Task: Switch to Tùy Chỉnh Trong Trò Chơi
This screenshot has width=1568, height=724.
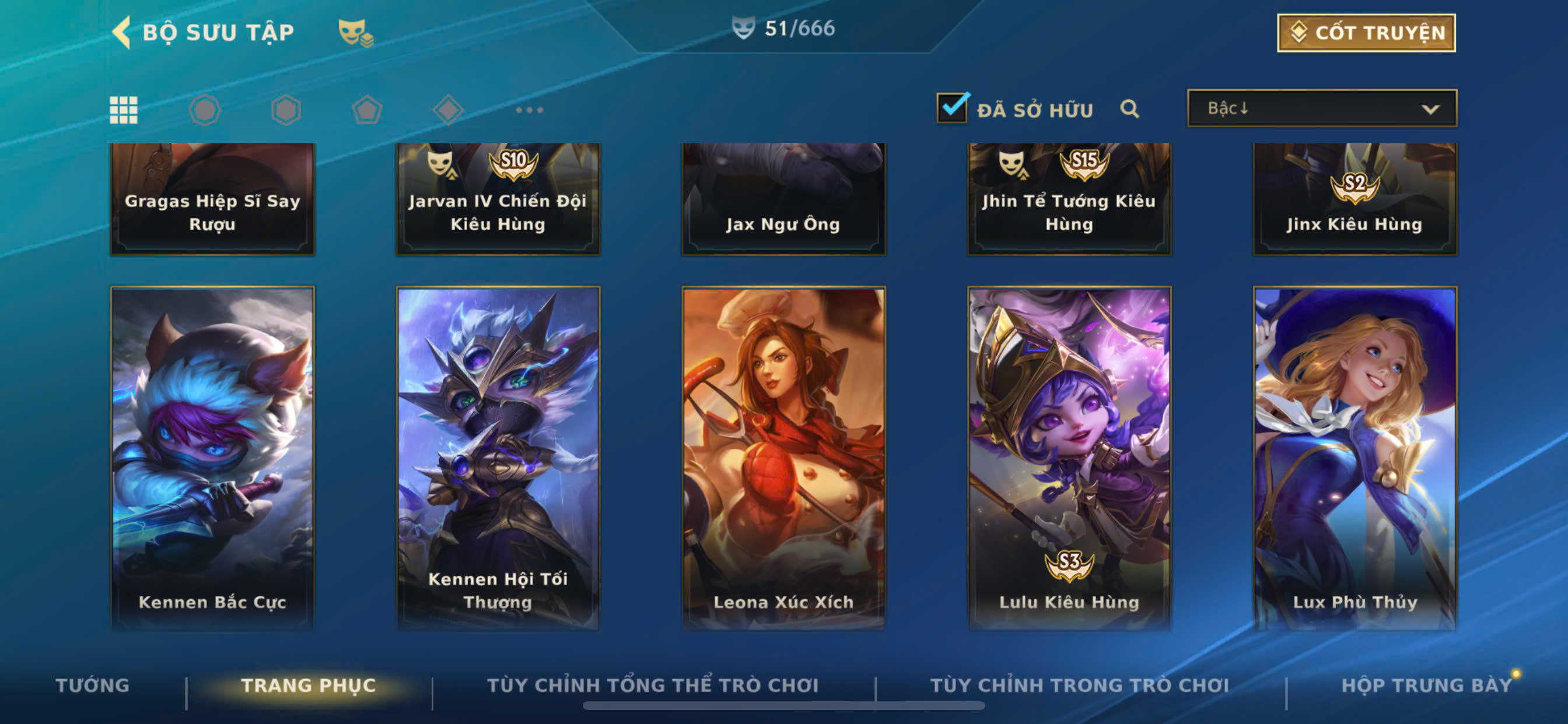Action: coord(1079,685)
